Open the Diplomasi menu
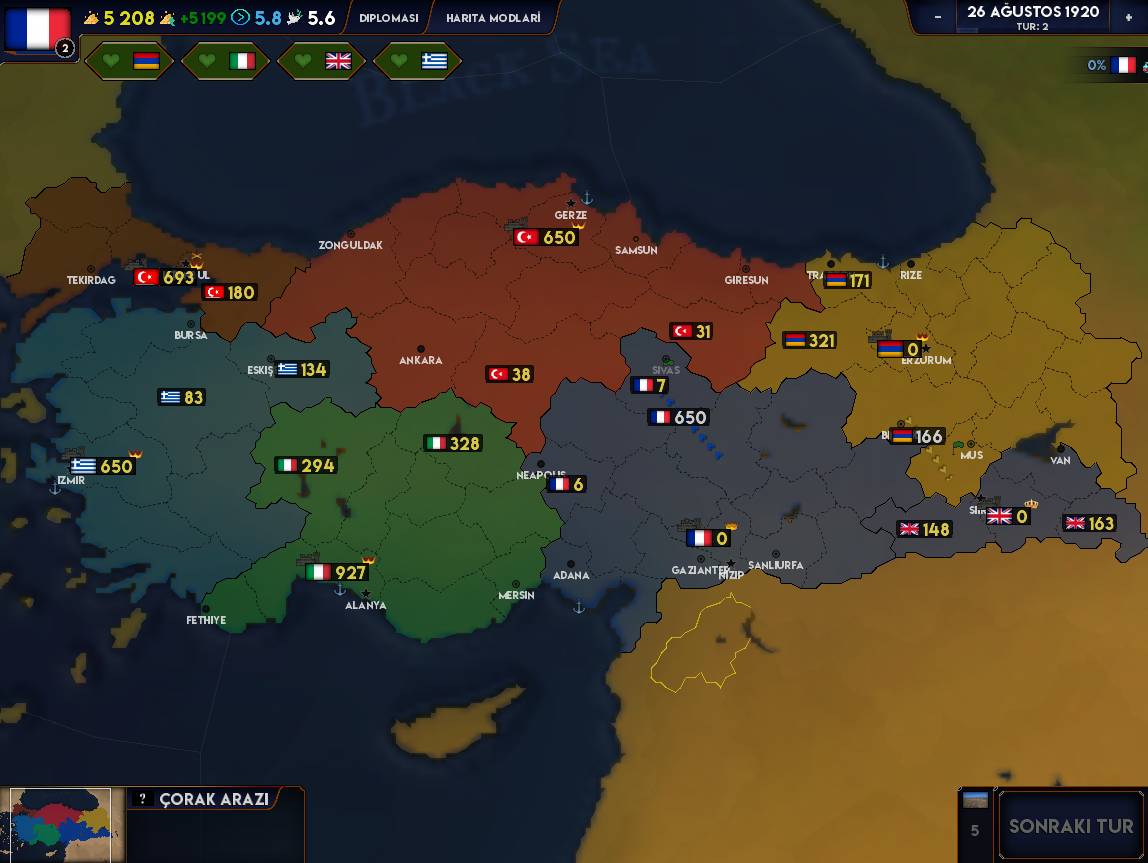Viewport: 1148px width, 863px height. pos(389,18)
